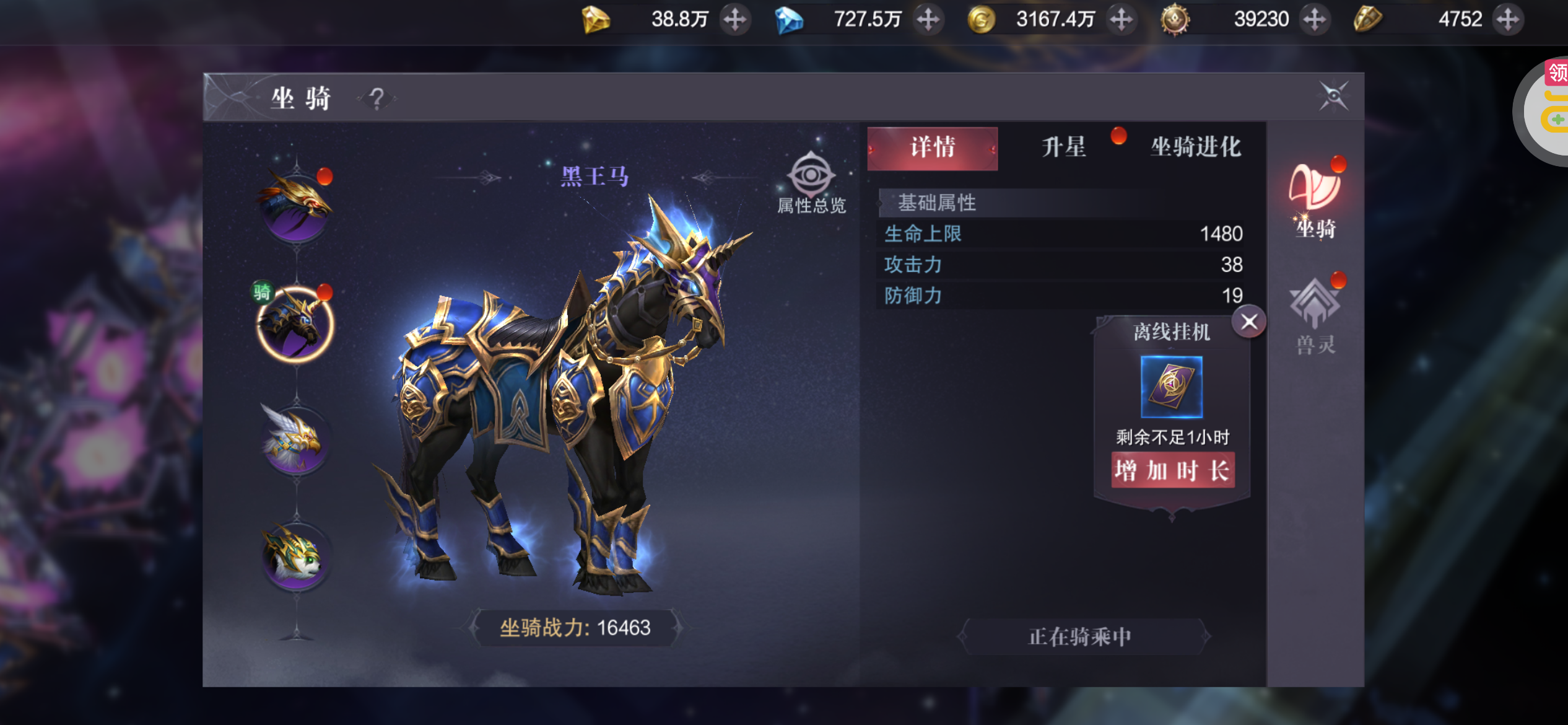Add more gold coins

click(x=1121, y=19)
